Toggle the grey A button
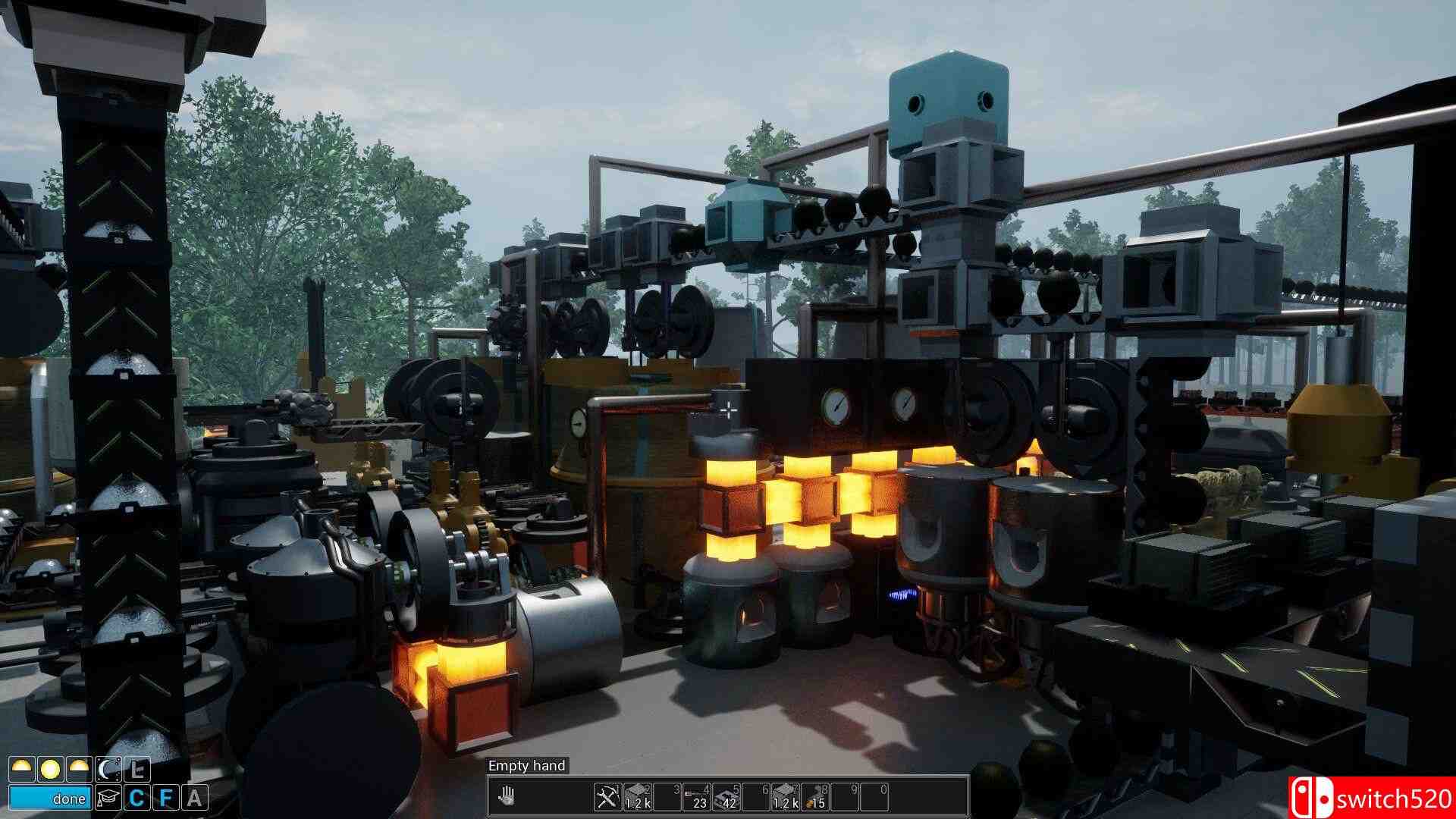The image size is (1456, 819). (195, 799)
